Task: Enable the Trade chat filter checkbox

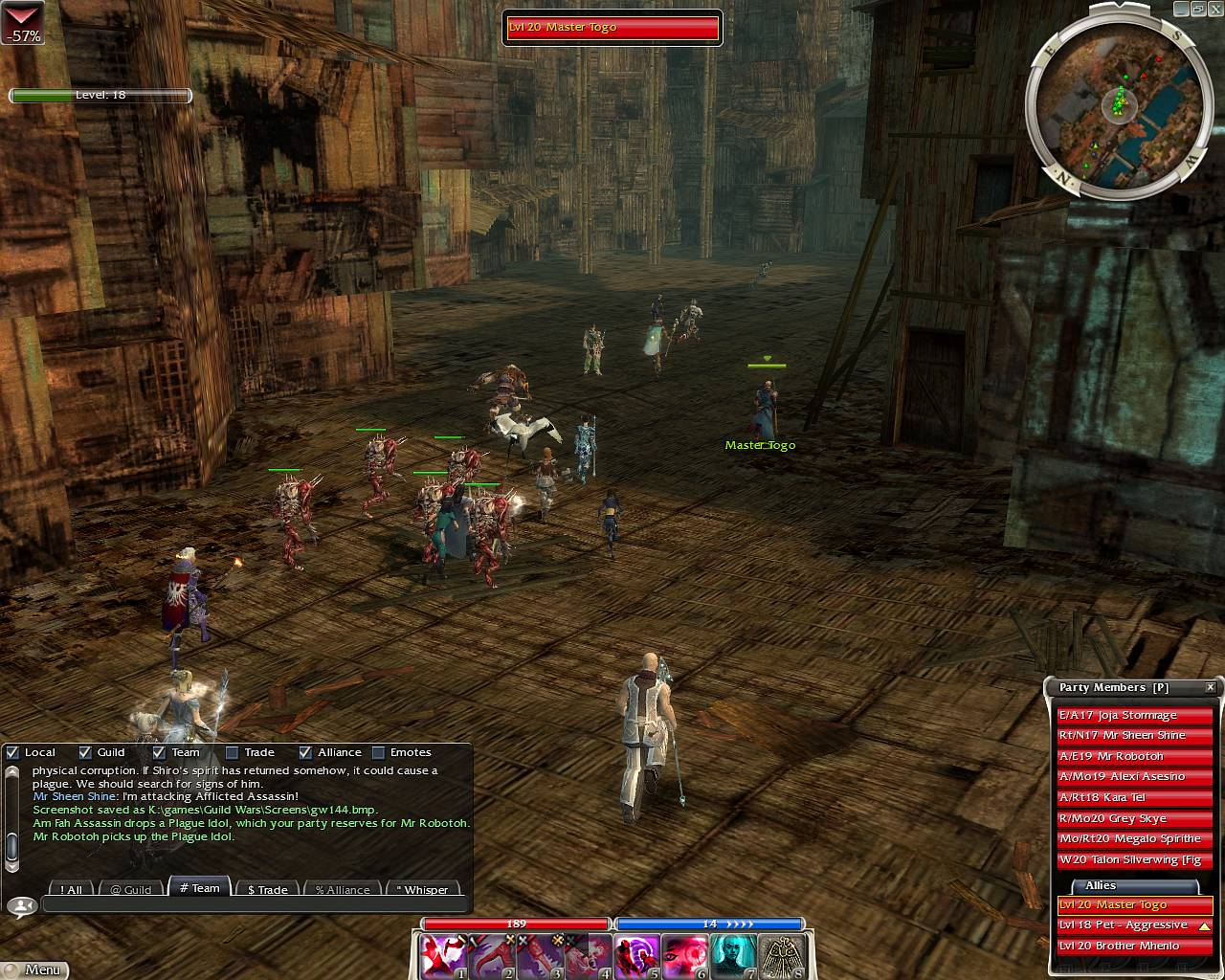Action: [232, 752]
